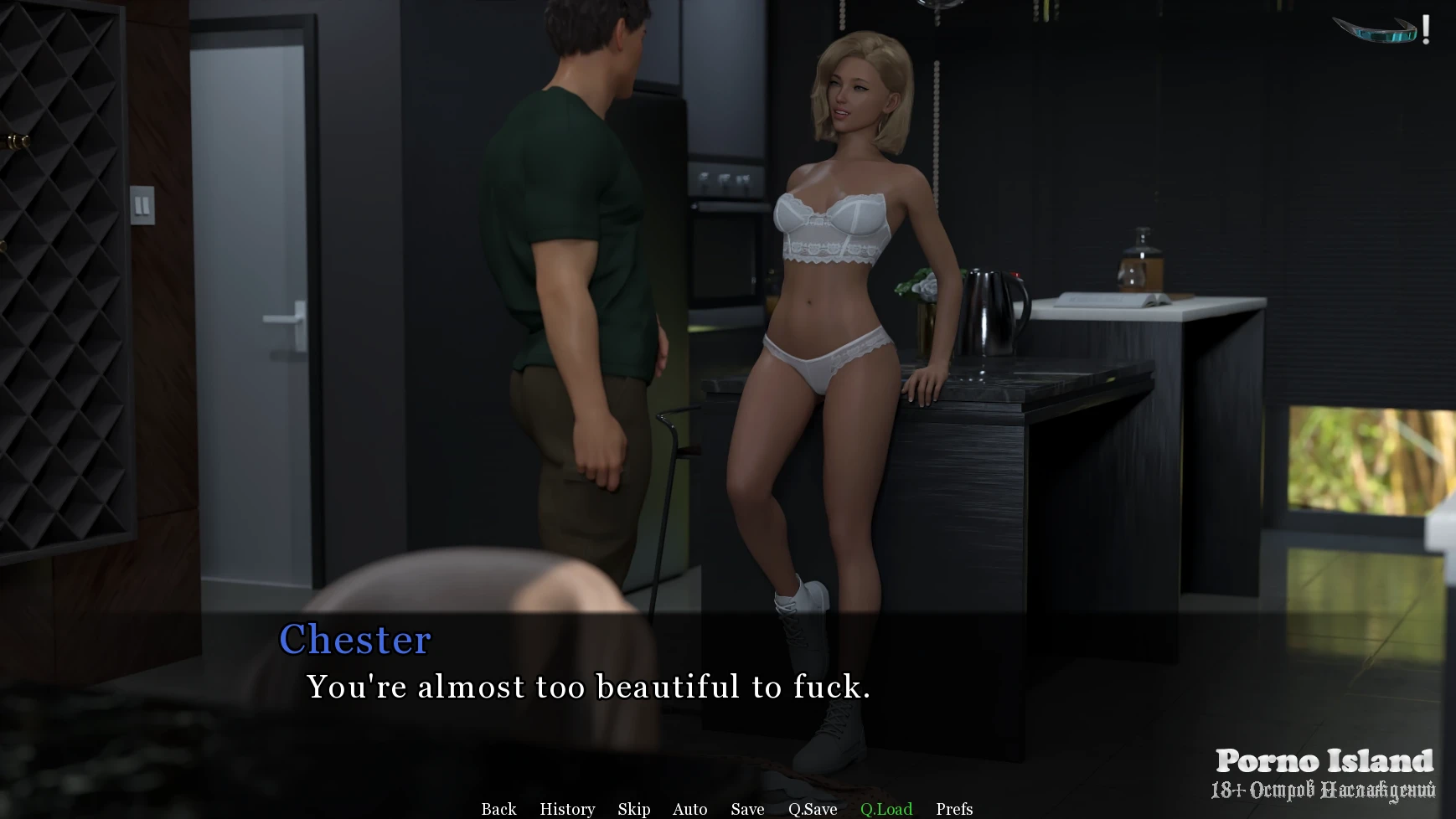Open the Save menu

point(747,809)
